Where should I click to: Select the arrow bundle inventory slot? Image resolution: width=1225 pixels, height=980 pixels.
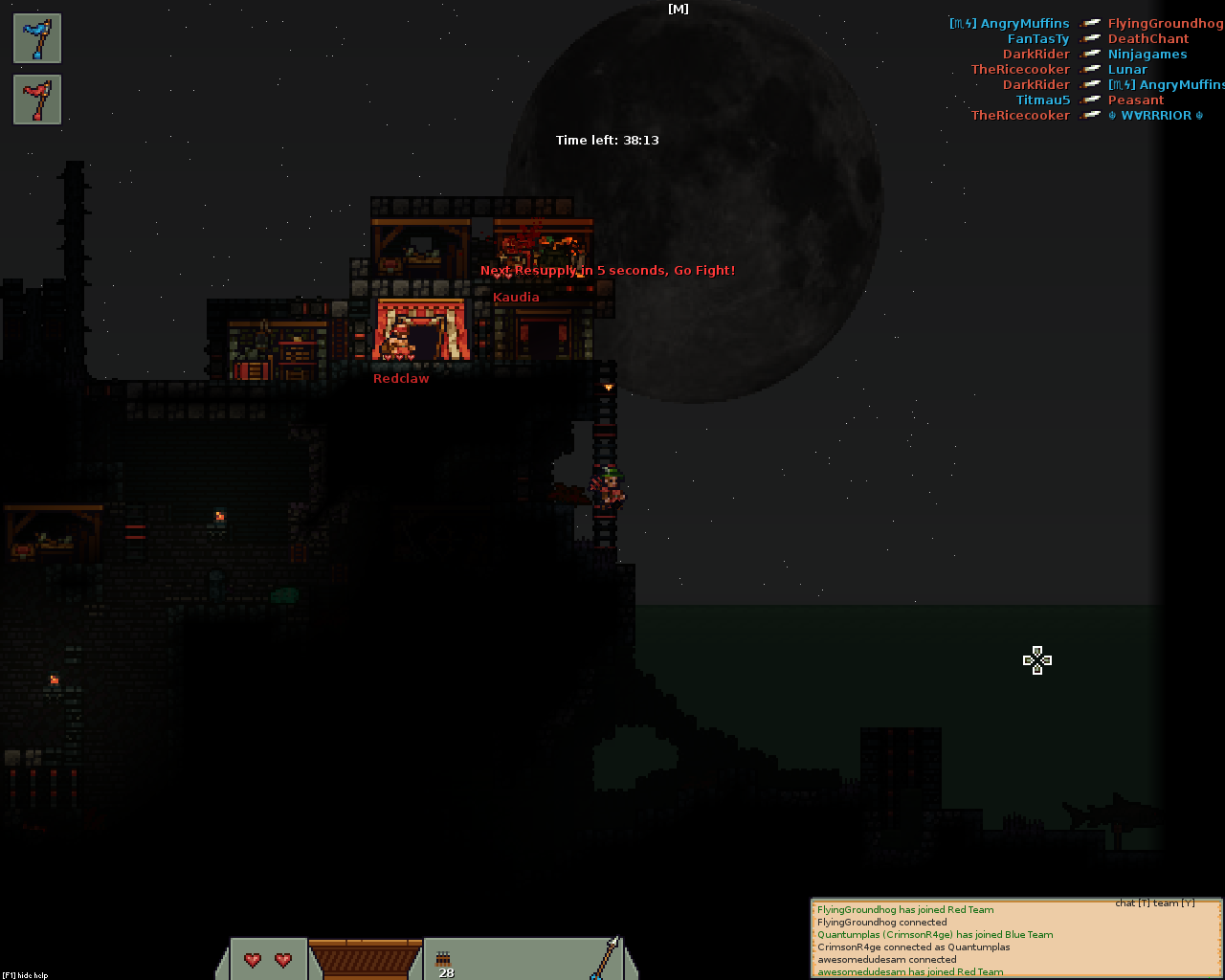pyautogui.click(x=445, y=960)
